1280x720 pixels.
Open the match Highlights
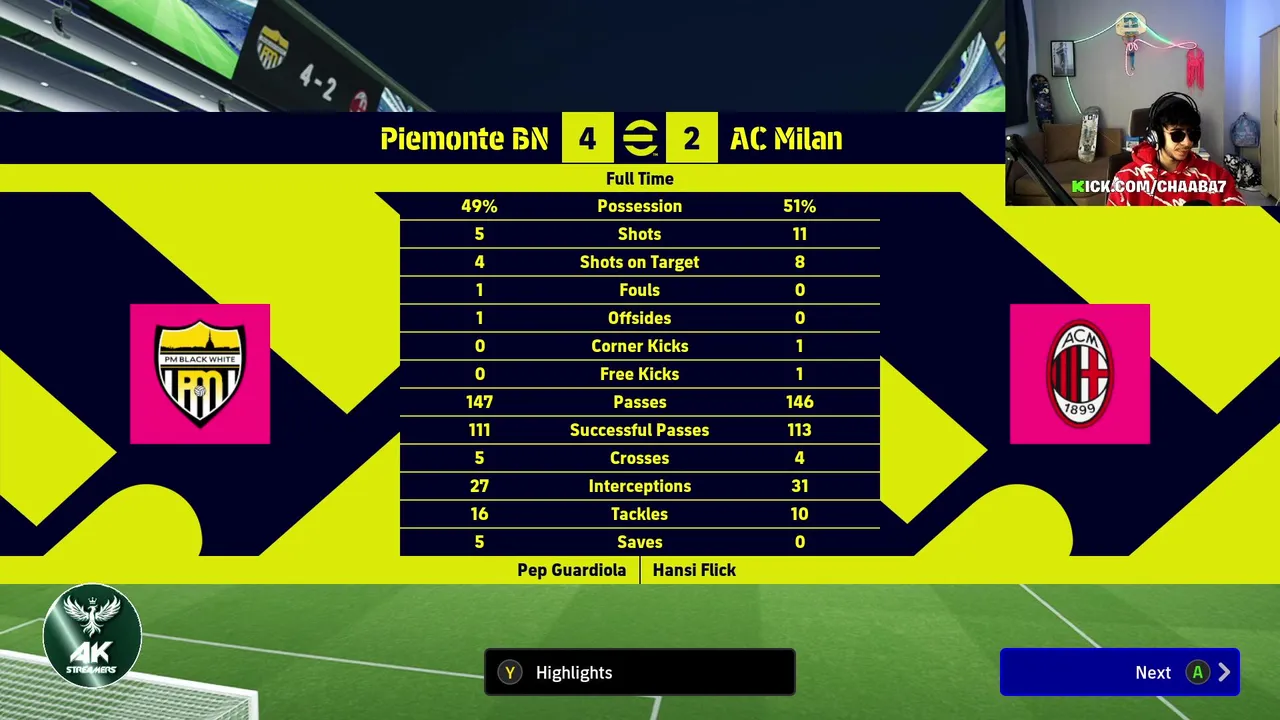(639, 672)
